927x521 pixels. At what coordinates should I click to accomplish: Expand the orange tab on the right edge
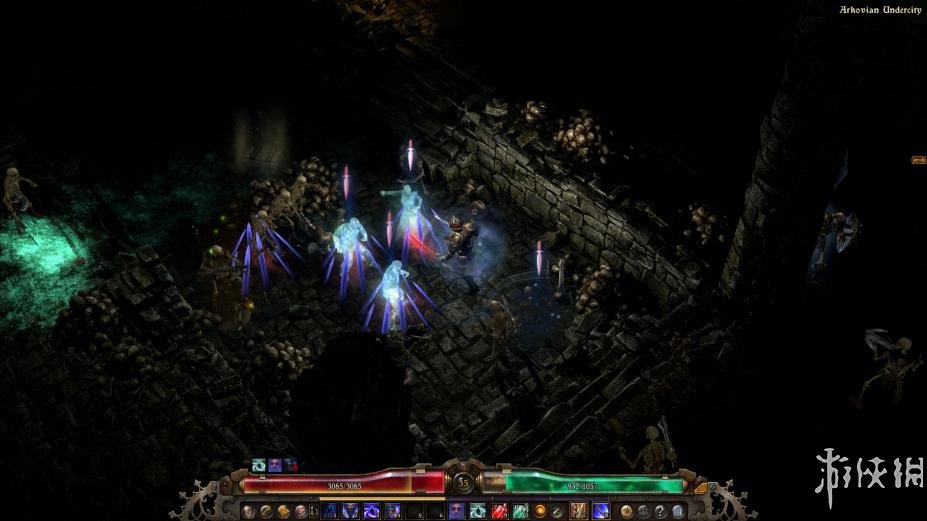(917, 159)
